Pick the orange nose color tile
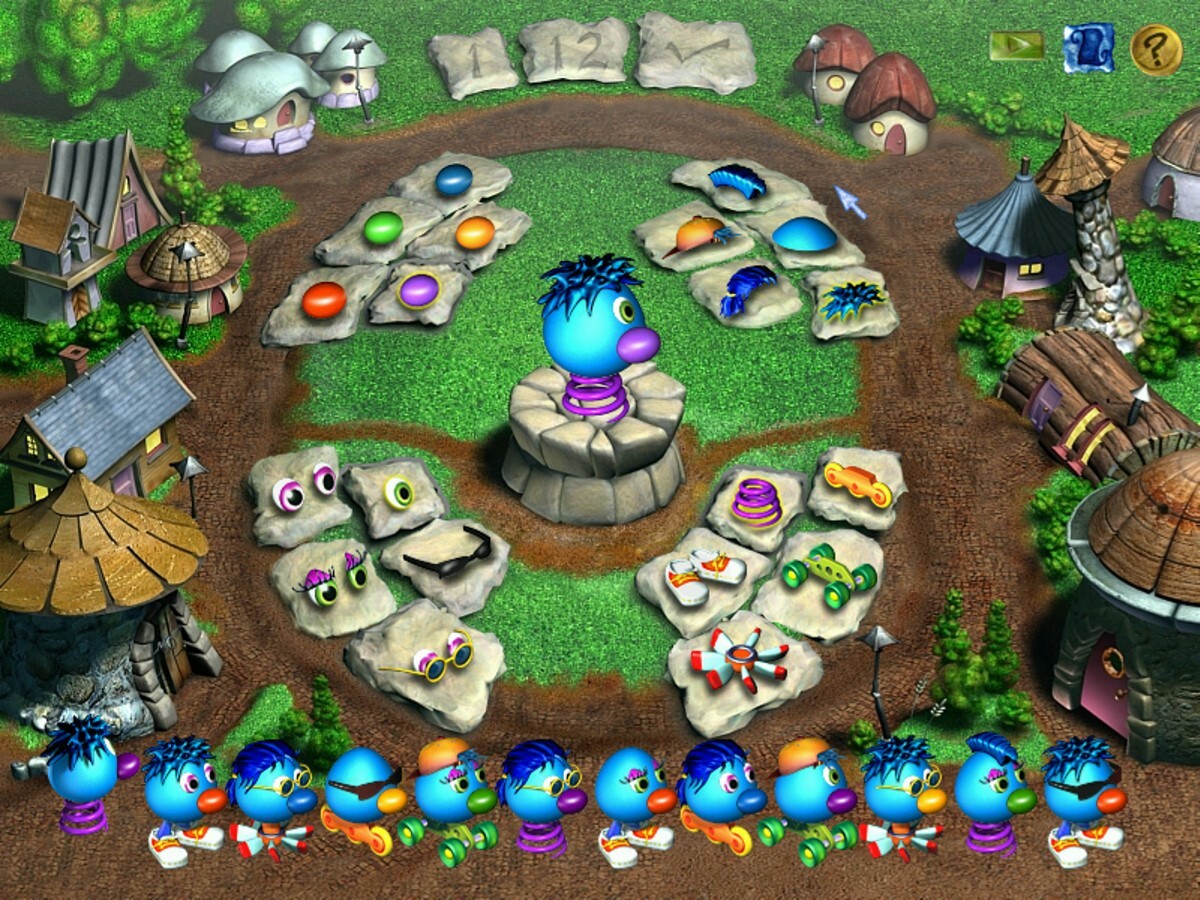This screenshot has height=900, width=1200. click(x=474, y=233)
